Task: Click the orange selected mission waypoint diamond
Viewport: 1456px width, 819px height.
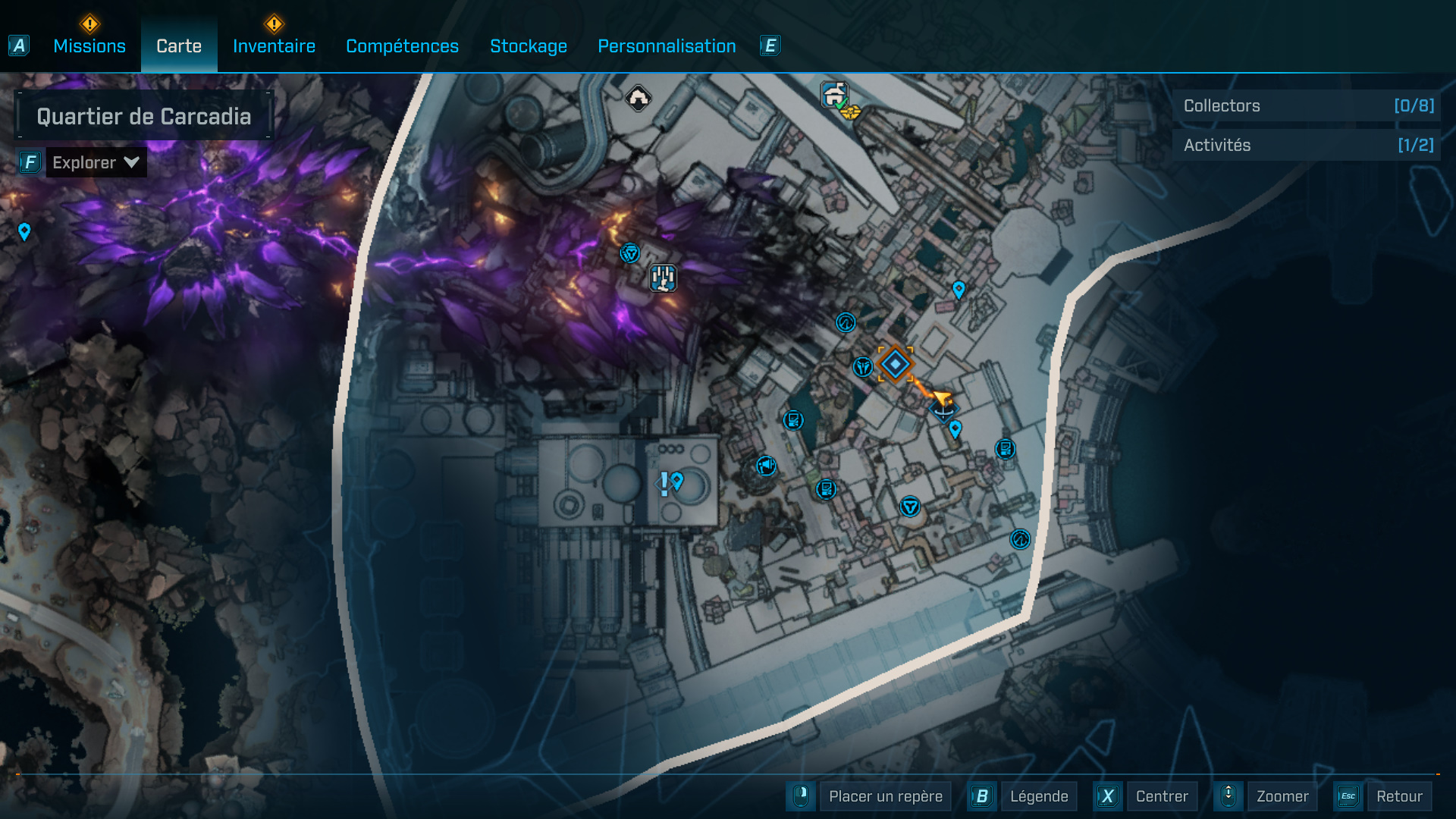Action: pos(896,362)
